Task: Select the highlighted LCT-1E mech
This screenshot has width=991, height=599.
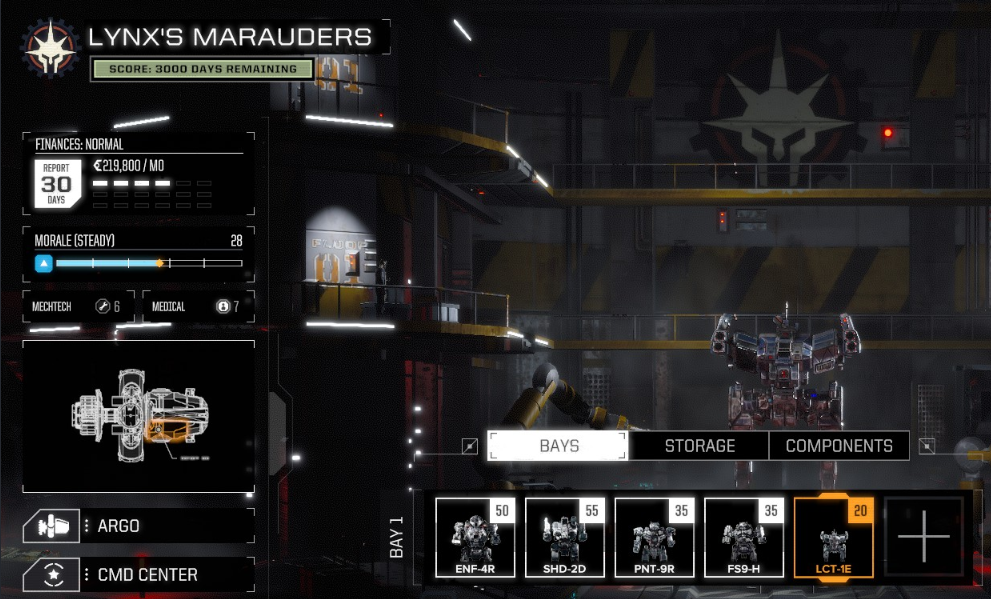Action: (x=834, y=538)
